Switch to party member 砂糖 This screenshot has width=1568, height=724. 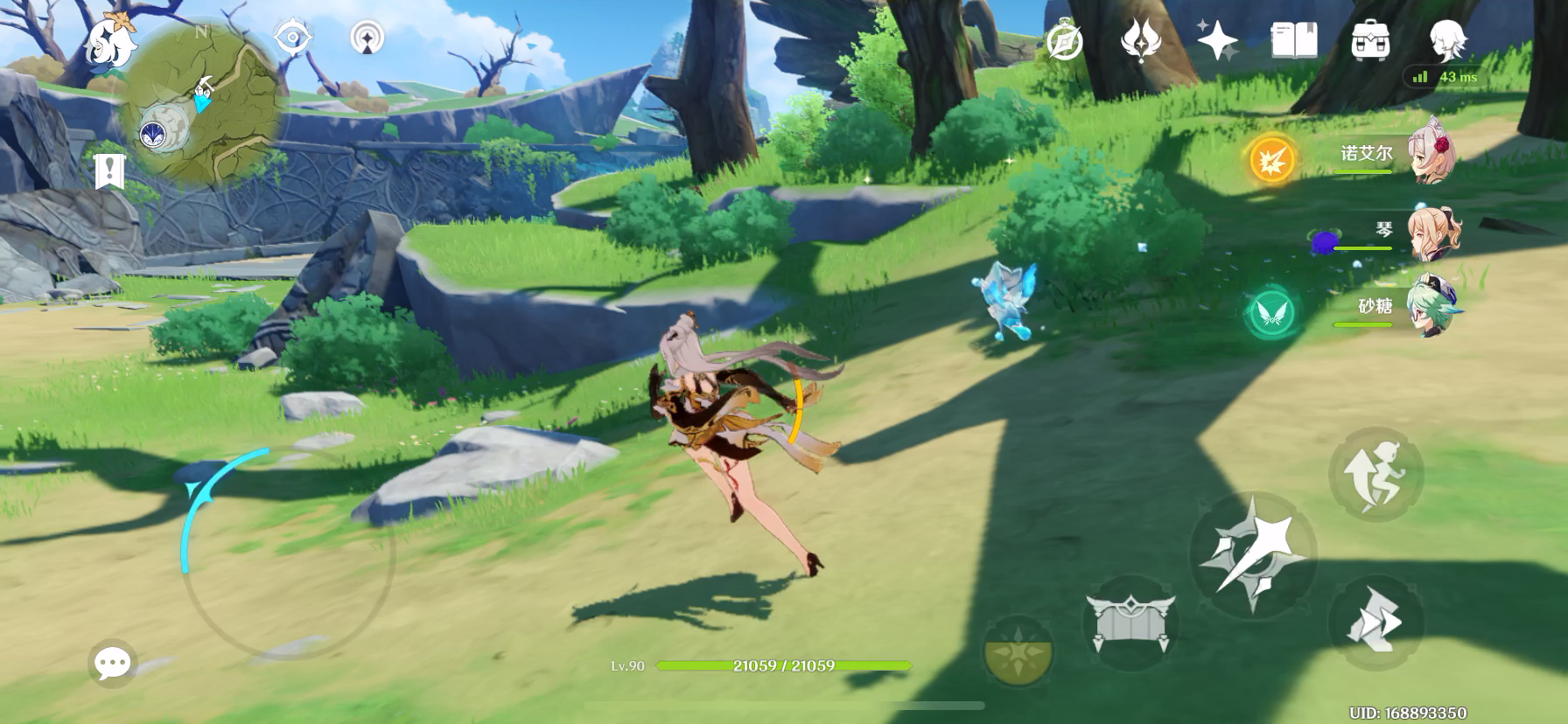click(1429, 307)
